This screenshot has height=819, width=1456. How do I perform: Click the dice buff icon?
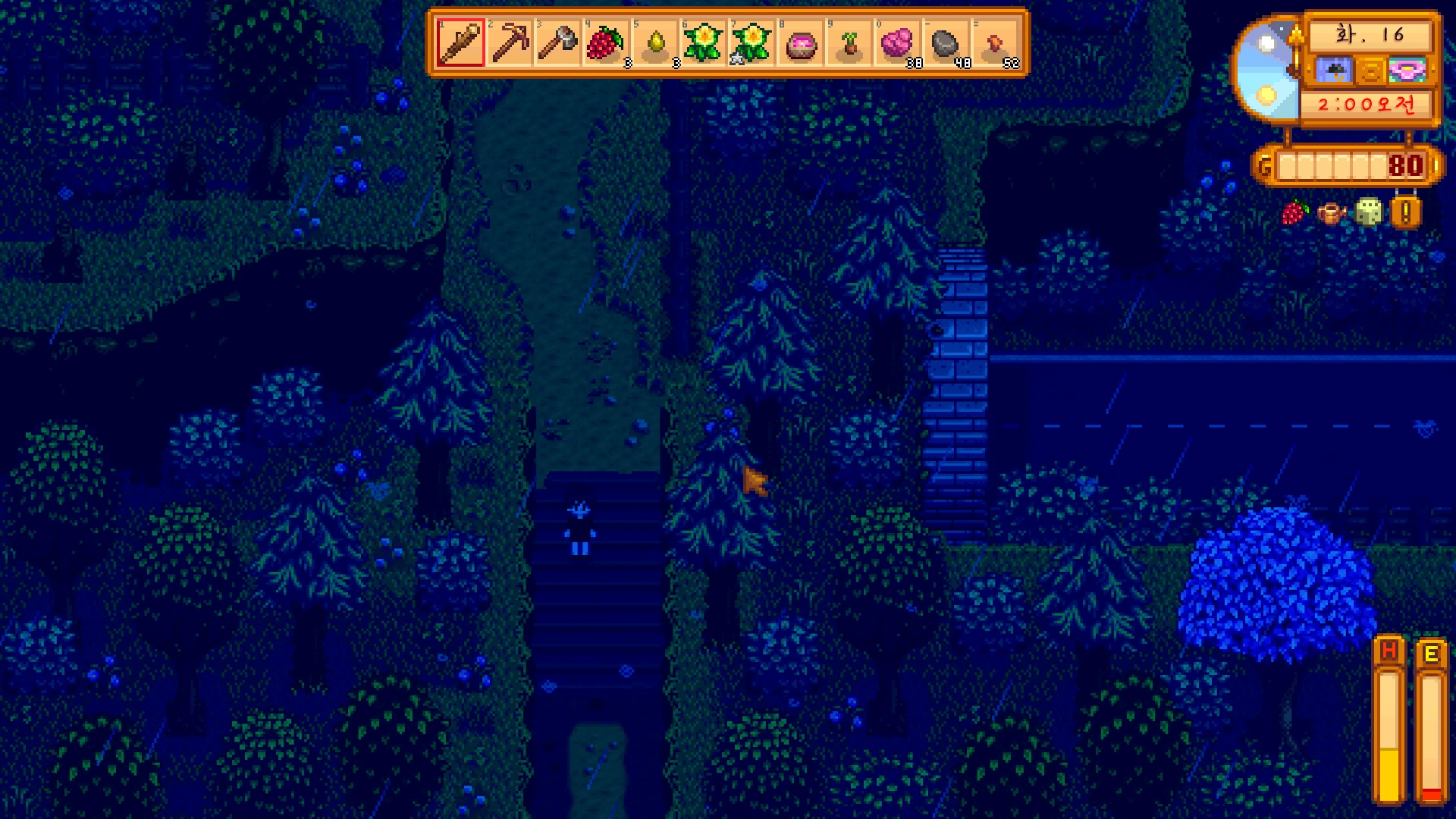[x=1368, y=213]
